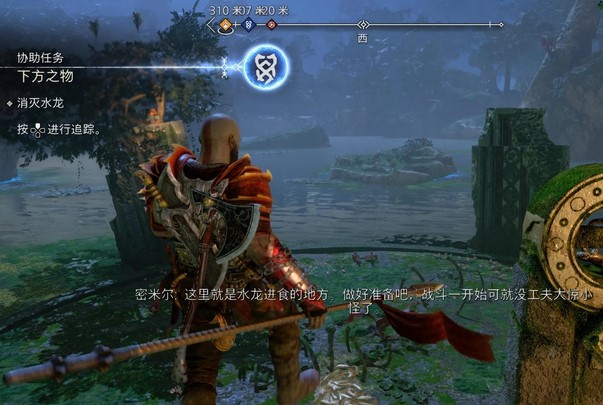Select the 消灭水龙 objective line
Image resolution: width=603 pixels, height=405 pixels.
[x=41, y=102]
